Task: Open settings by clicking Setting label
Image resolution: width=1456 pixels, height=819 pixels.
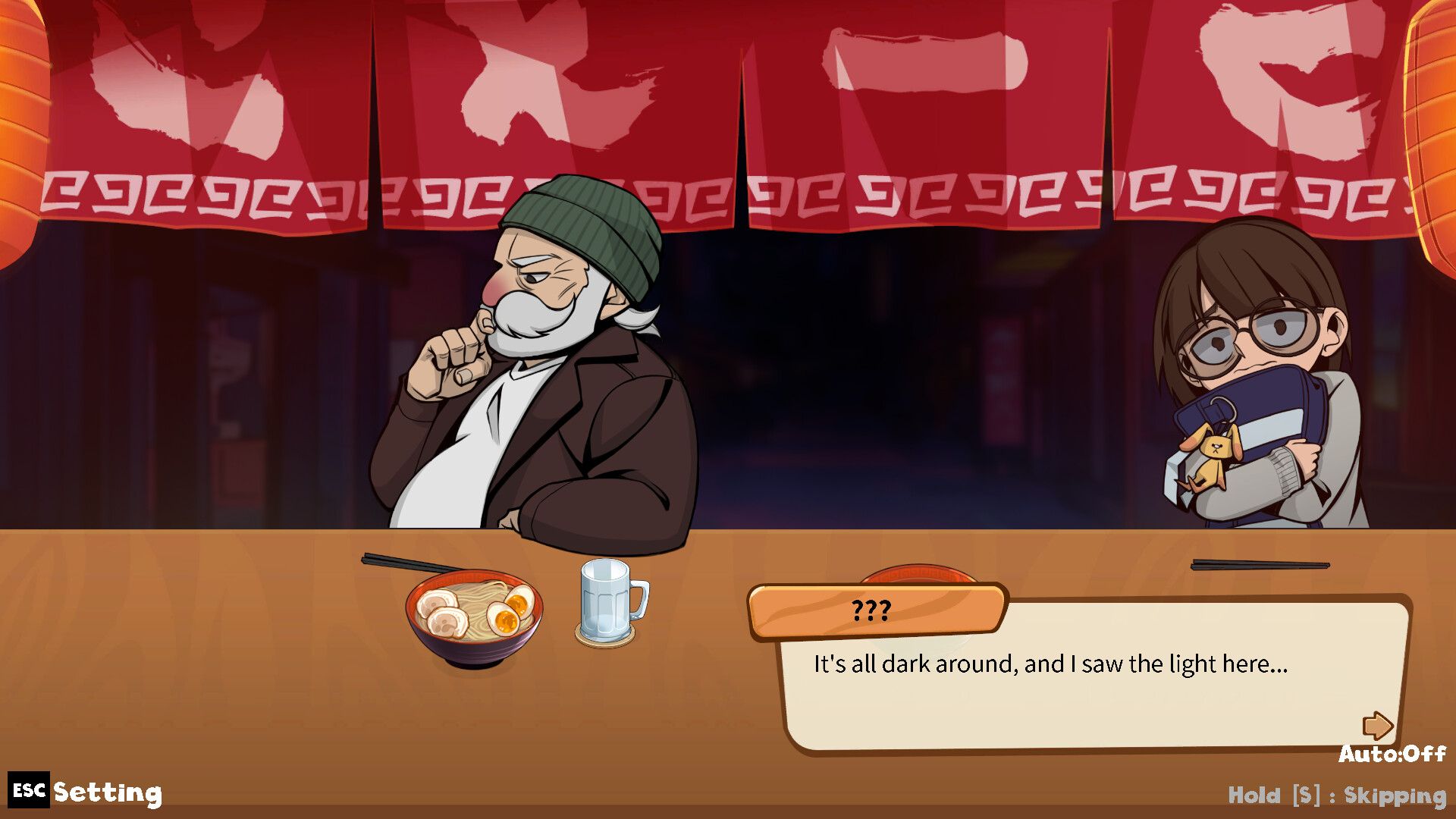Action: [106, 793]
